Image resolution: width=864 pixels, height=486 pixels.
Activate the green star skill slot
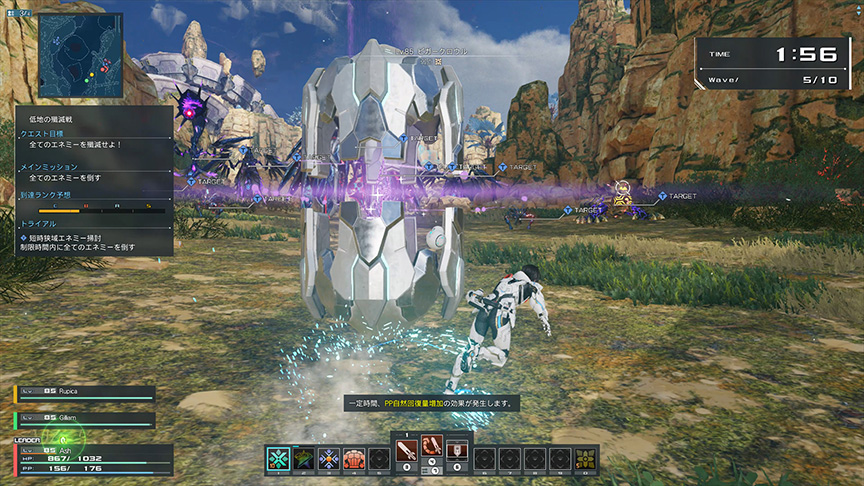(x=303, y=458)
